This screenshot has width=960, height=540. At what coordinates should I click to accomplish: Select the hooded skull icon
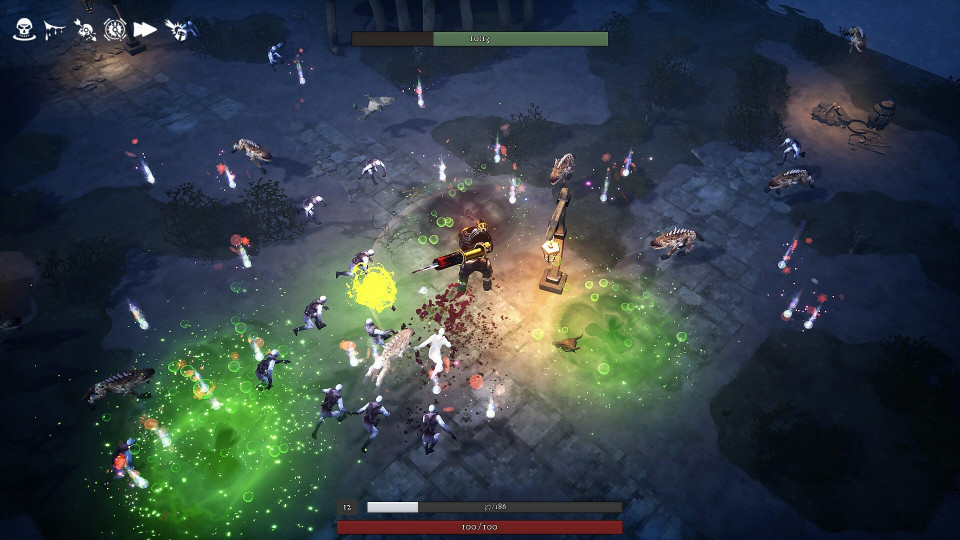coord(24,29)
